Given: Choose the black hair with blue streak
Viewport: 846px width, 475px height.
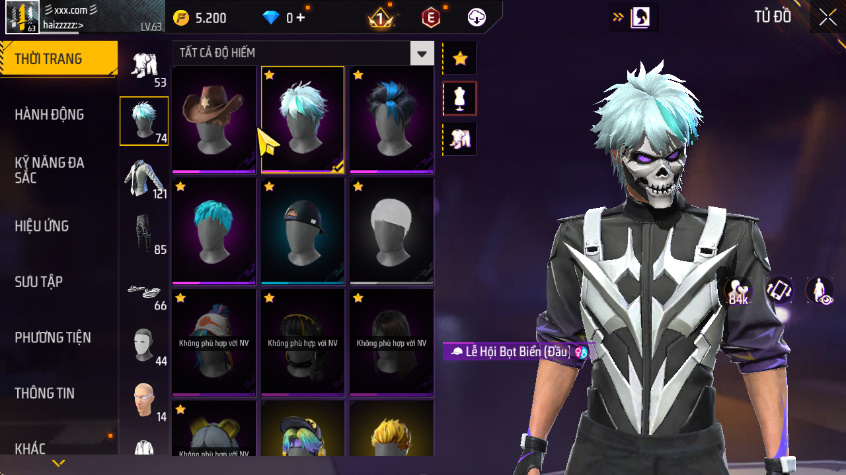Looking at the screenshot, I should click(x=391, y=118).
